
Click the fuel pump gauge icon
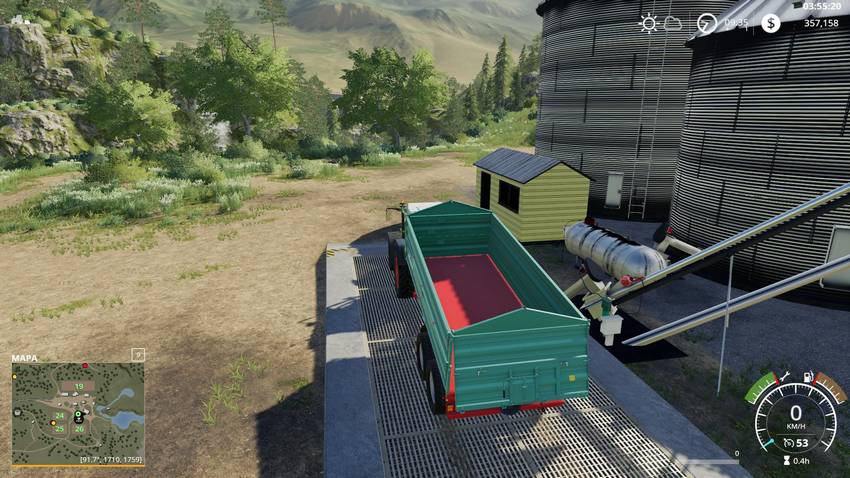click(806, 377)
